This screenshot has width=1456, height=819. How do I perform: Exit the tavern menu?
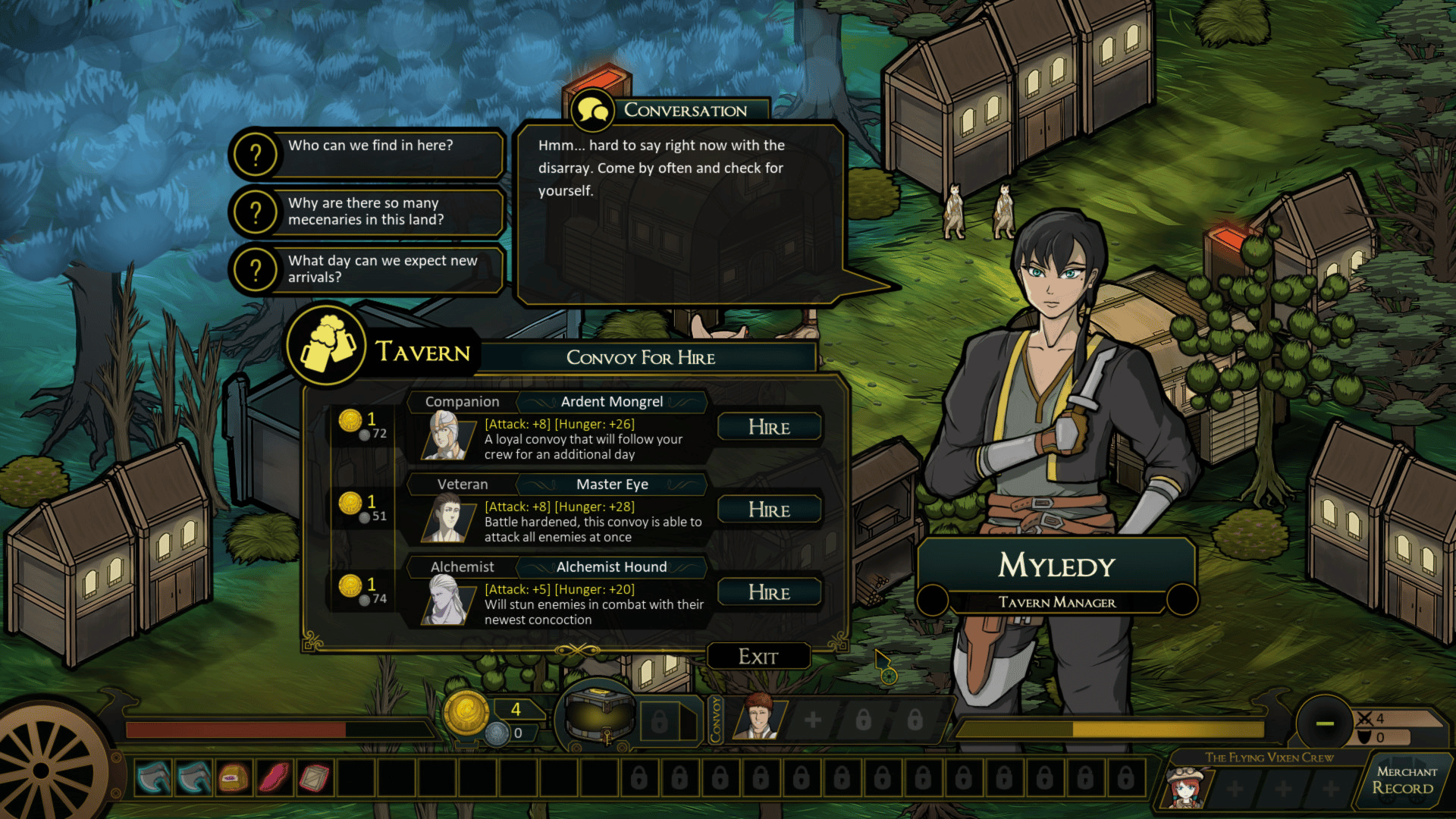758,657
